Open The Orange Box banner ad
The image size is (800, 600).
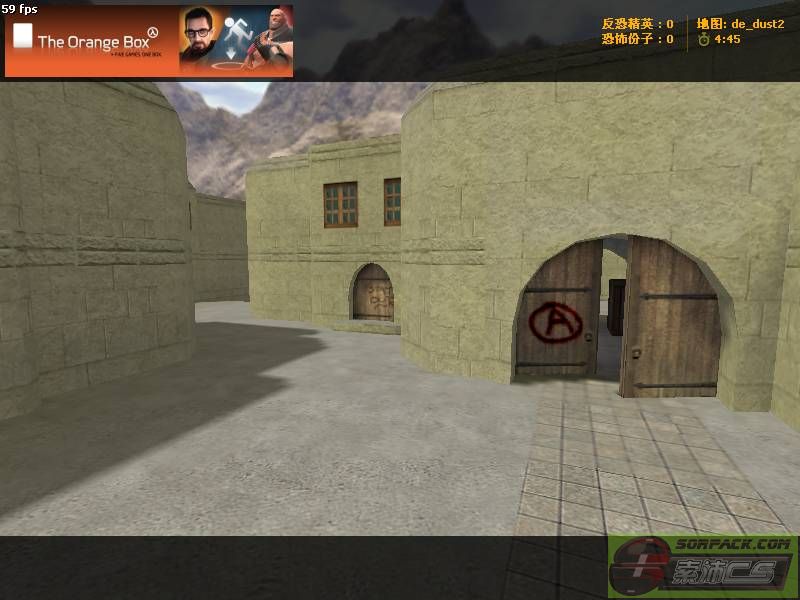click(149, 41)
